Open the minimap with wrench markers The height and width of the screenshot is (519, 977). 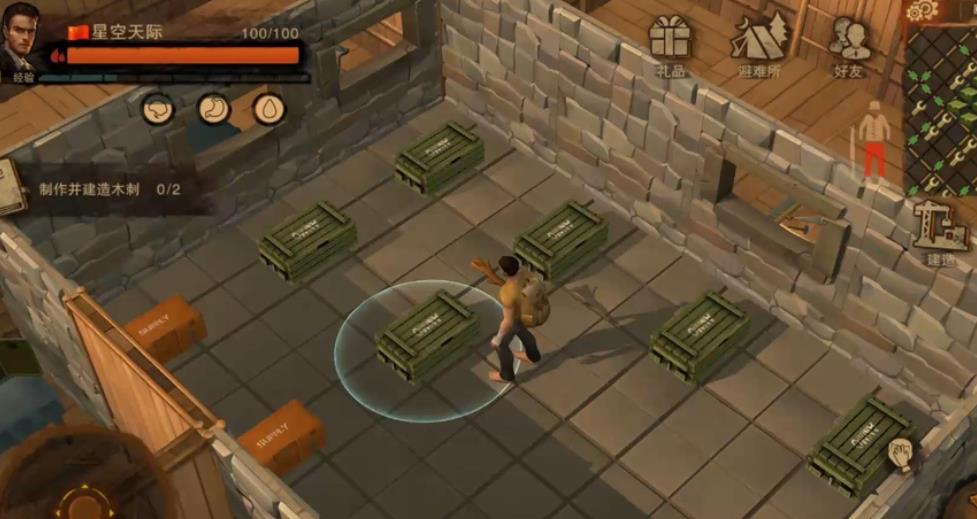click(941, 110)
